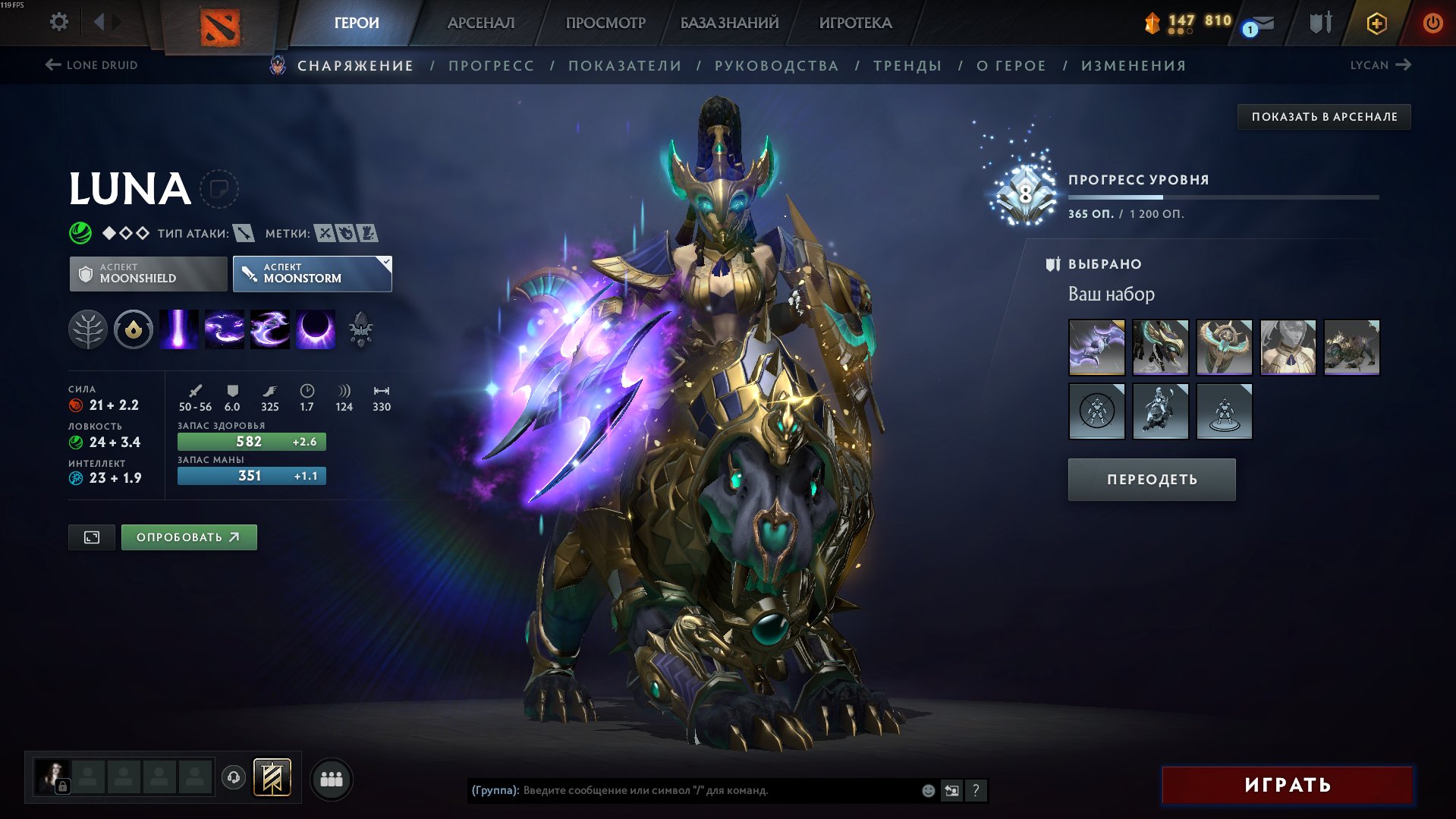Select the mount item slot thumbnail
The width and height of the screenshot is (1456, 819).
(1351, 348)
